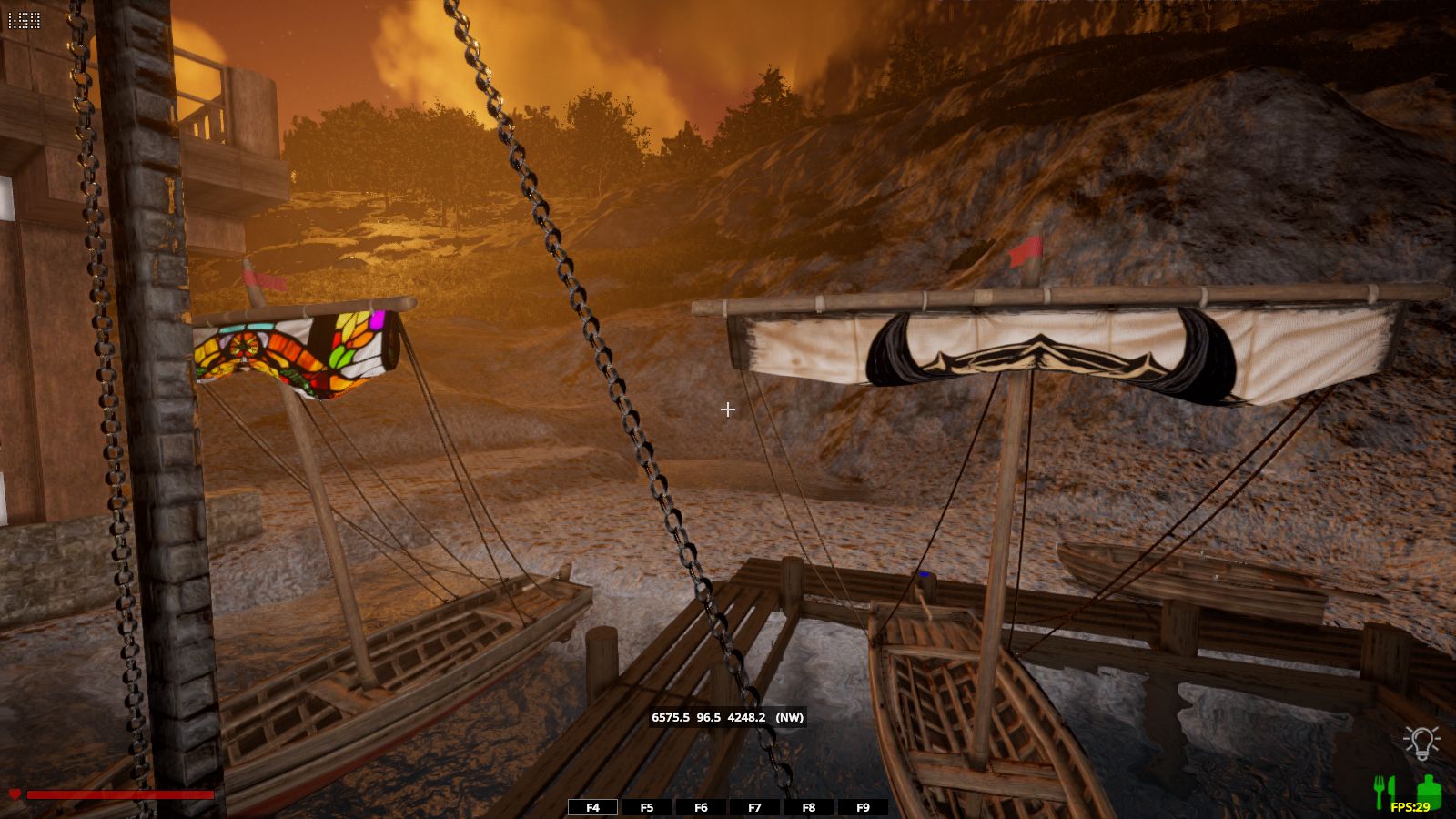Choose the F5 hotbar slot

click(647, 807)
